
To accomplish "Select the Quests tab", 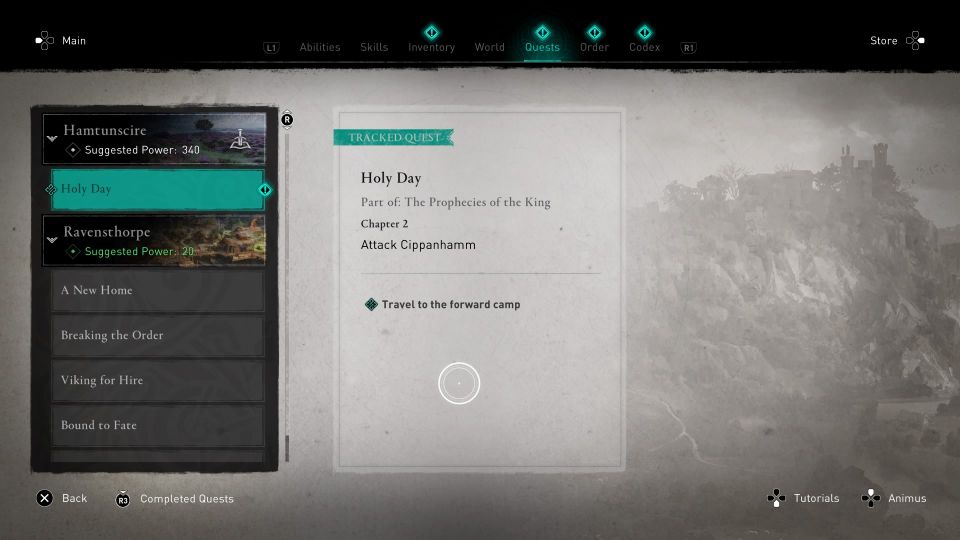I will (542, 47).
